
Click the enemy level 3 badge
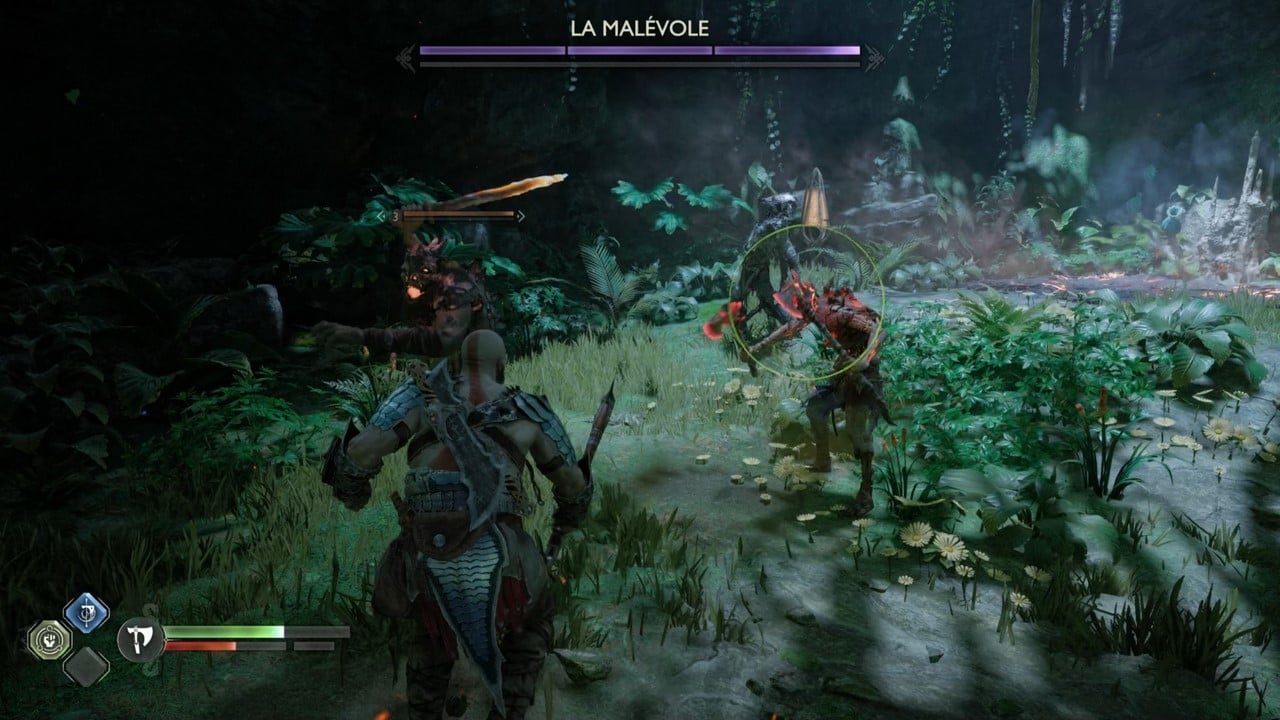point(394,216)
